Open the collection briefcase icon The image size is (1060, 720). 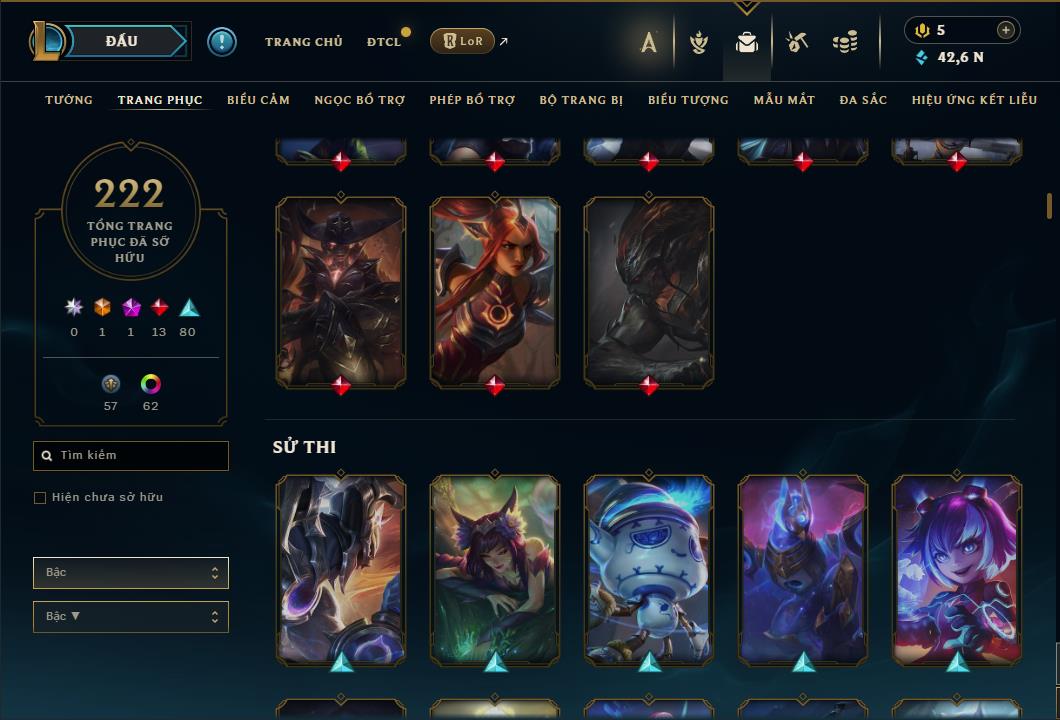(x=747, y=42)
